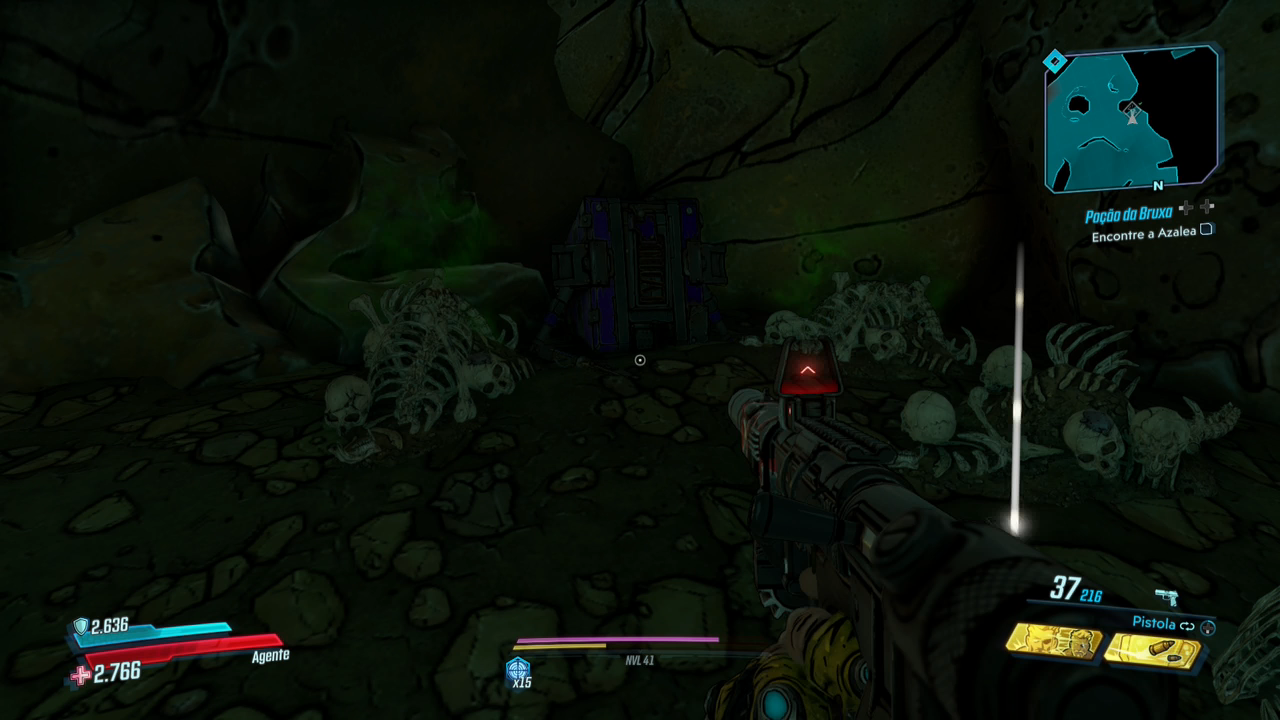Viewport: 1280px width, 720px height.
Task: Toggle the Pistola weapon swap arrows
Action: coord(1187,625)
